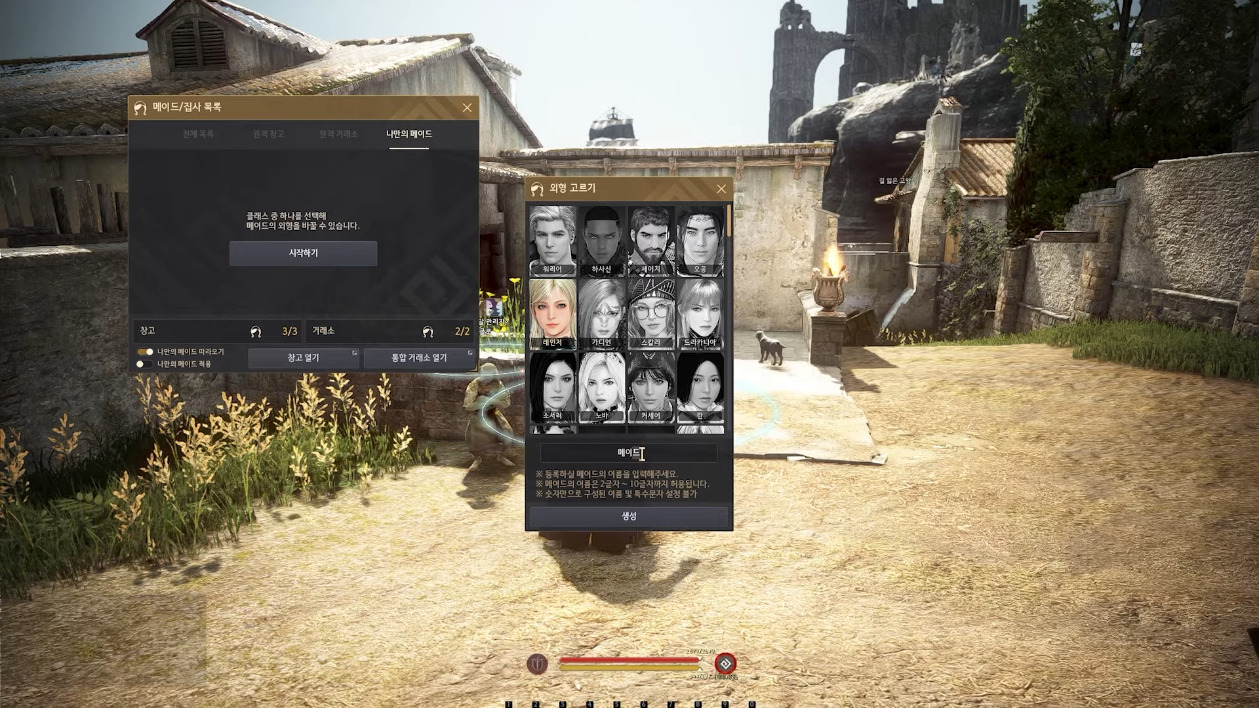Screen dimensions: 1259x708
Task: Switch to the 원격 창고 tab
Action: click(268, 134)
